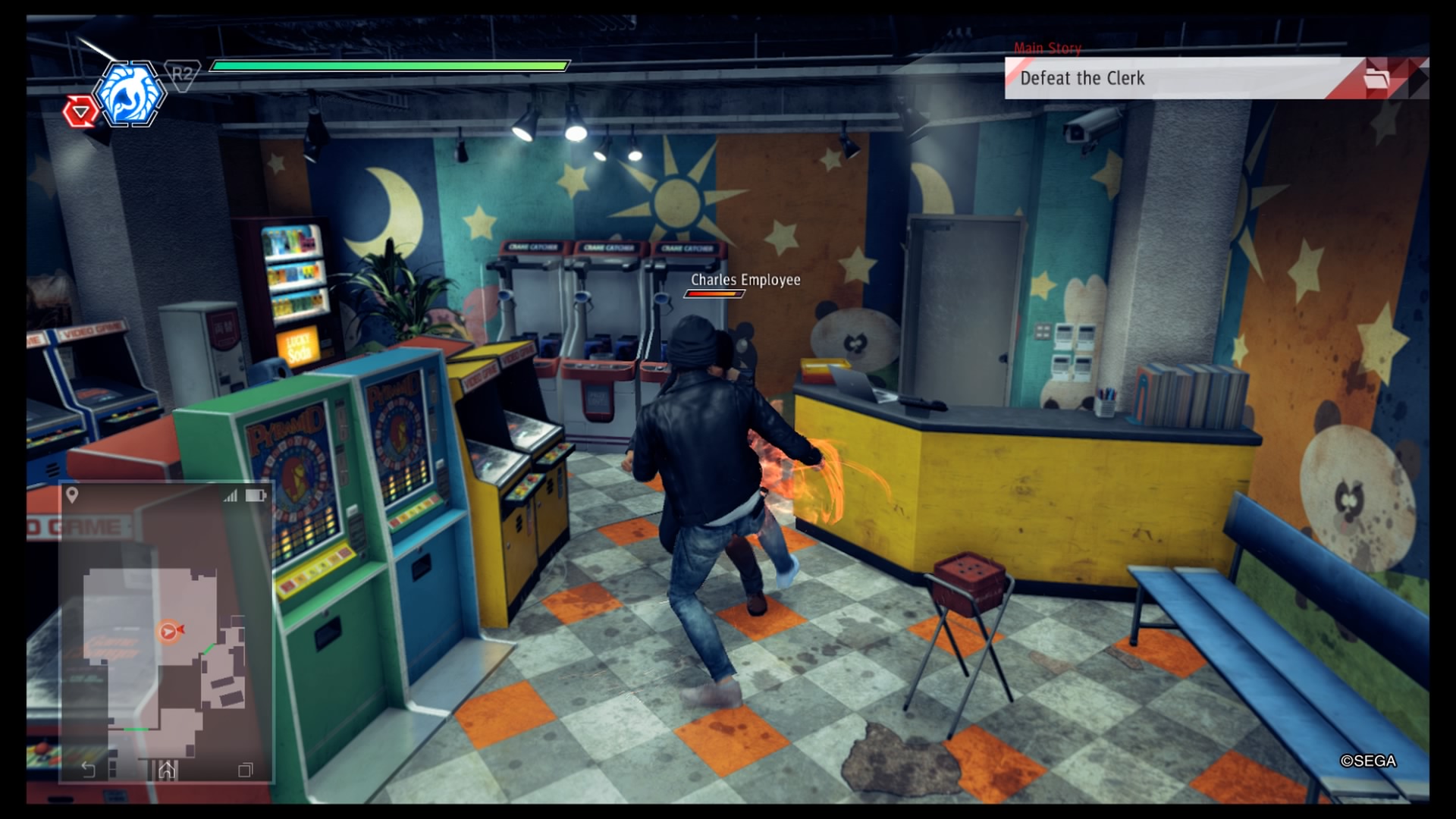Image resolution: width=1456 pixels, height=819 pixels.
Task: Tap the phone's home button
Action: click(167, 770)
